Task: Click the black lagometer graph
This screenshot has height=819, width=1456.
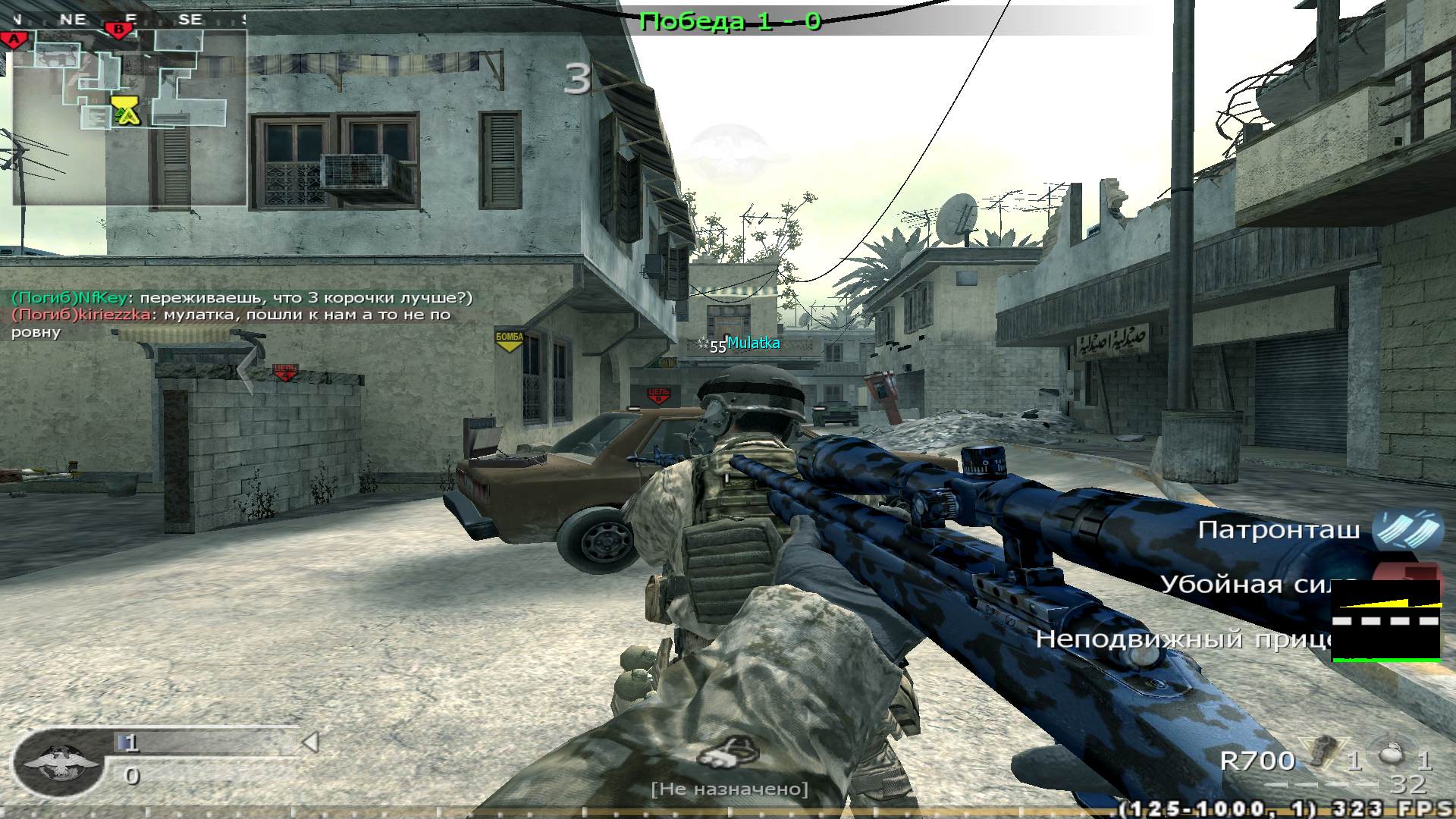Action: pos(1385,620)
